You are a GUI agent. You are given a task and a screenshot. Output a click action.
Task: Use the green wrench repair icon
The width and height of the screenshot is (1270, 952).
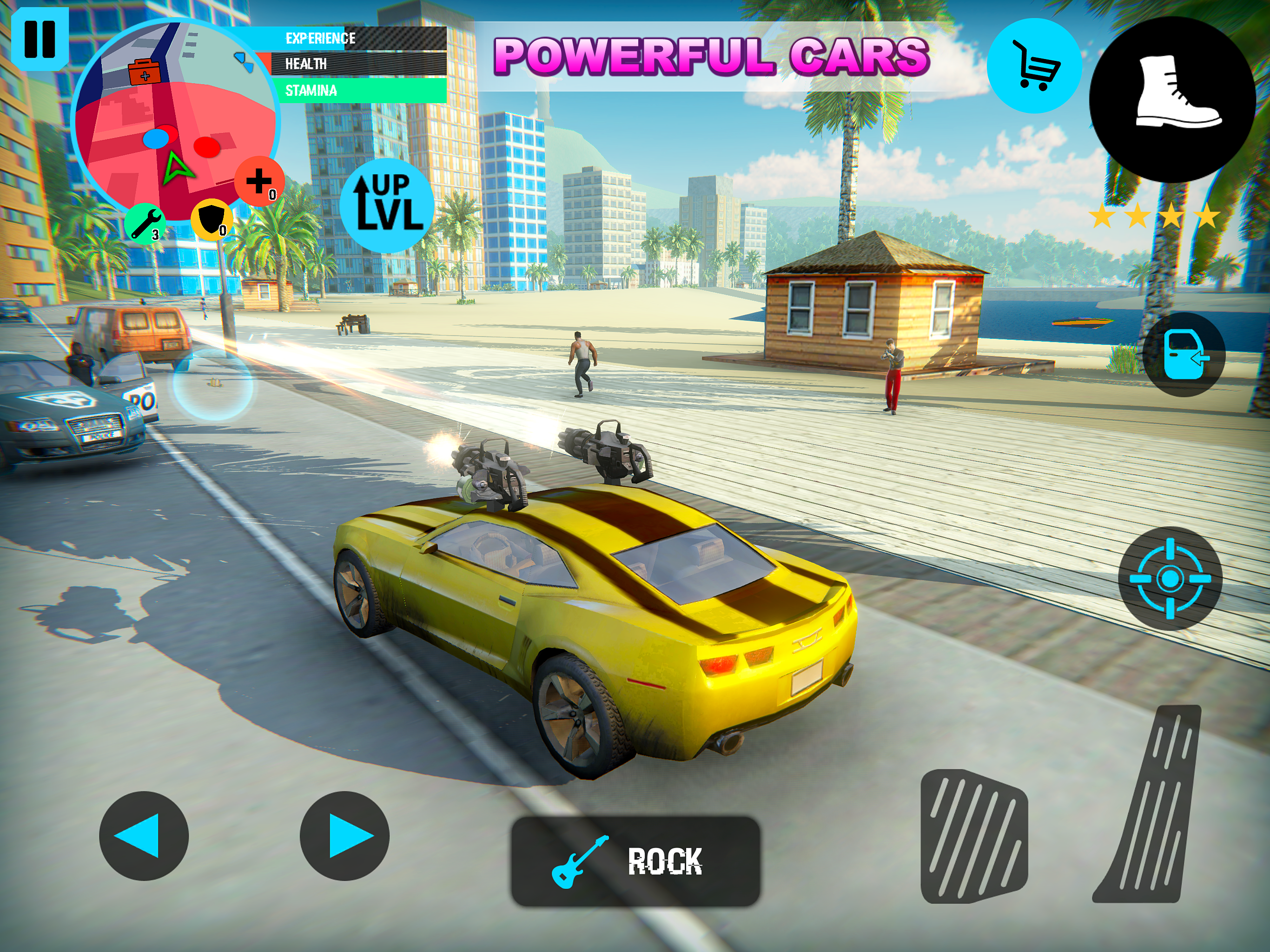145,224
